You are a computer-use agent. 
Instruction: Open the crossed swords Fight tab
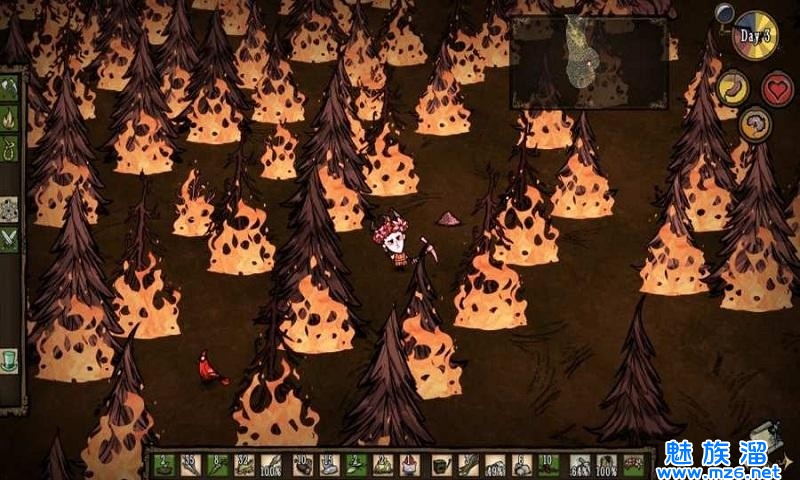pos(10,240)
